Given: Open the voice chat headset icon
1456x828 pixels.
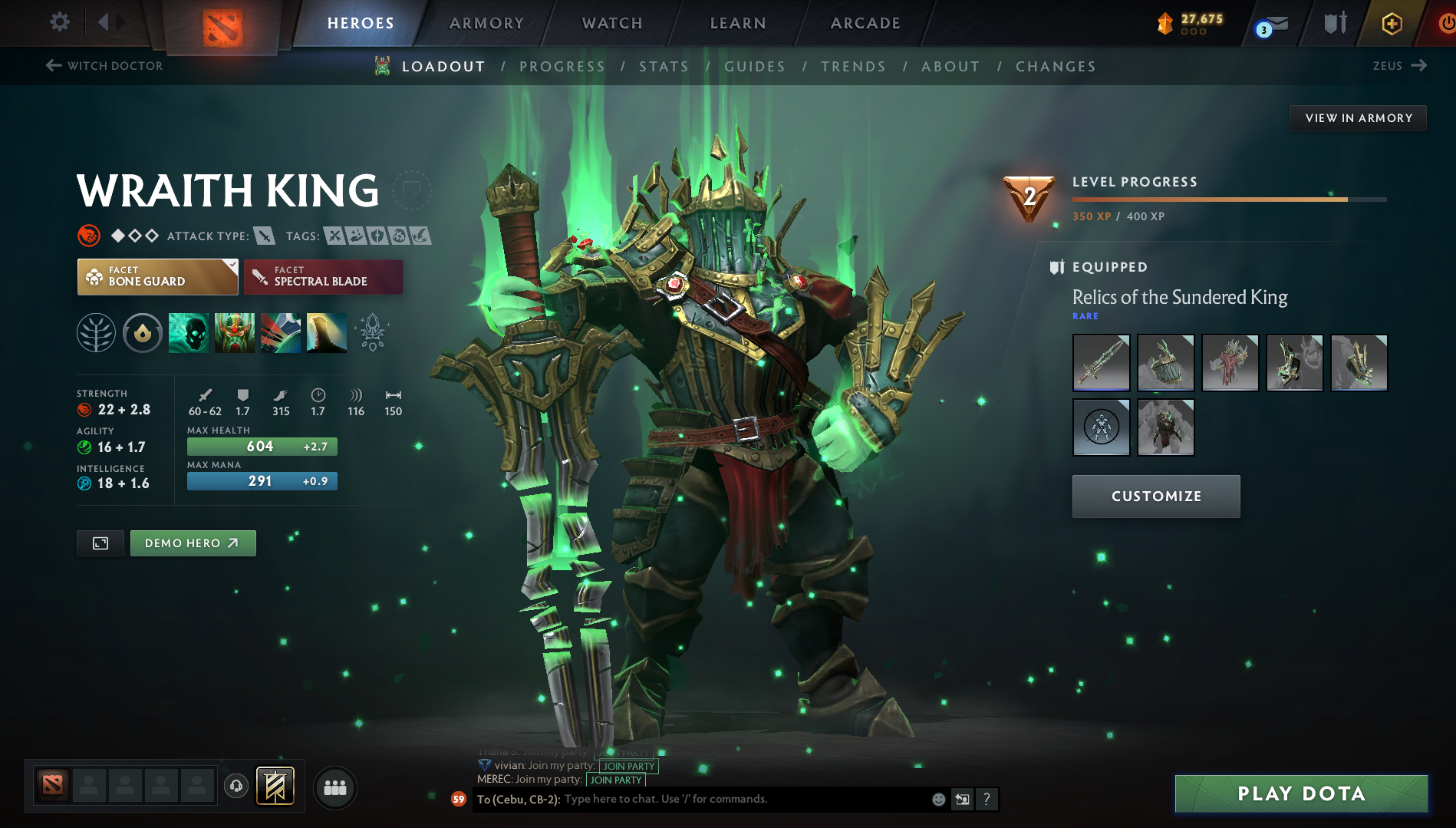Looking at the screenshot, I should 236,787.
